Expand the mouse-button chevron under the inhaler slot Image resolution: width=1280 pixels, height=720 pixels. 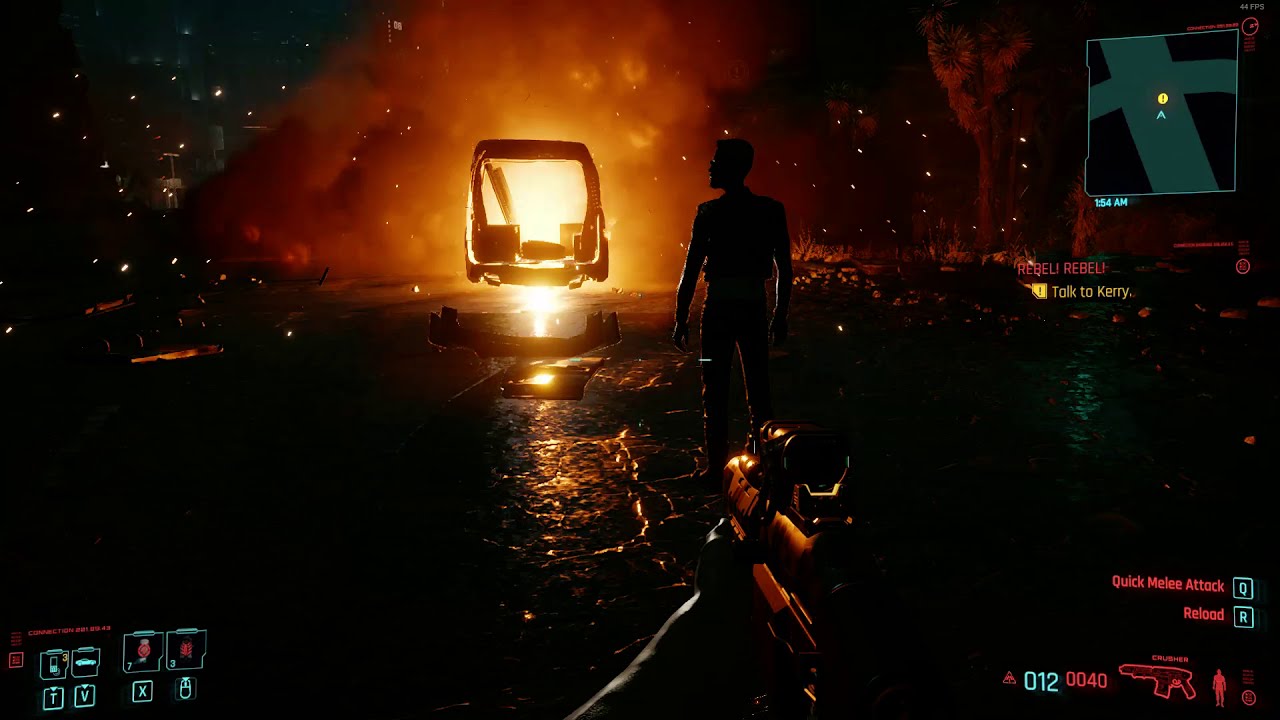coord(186,688)
